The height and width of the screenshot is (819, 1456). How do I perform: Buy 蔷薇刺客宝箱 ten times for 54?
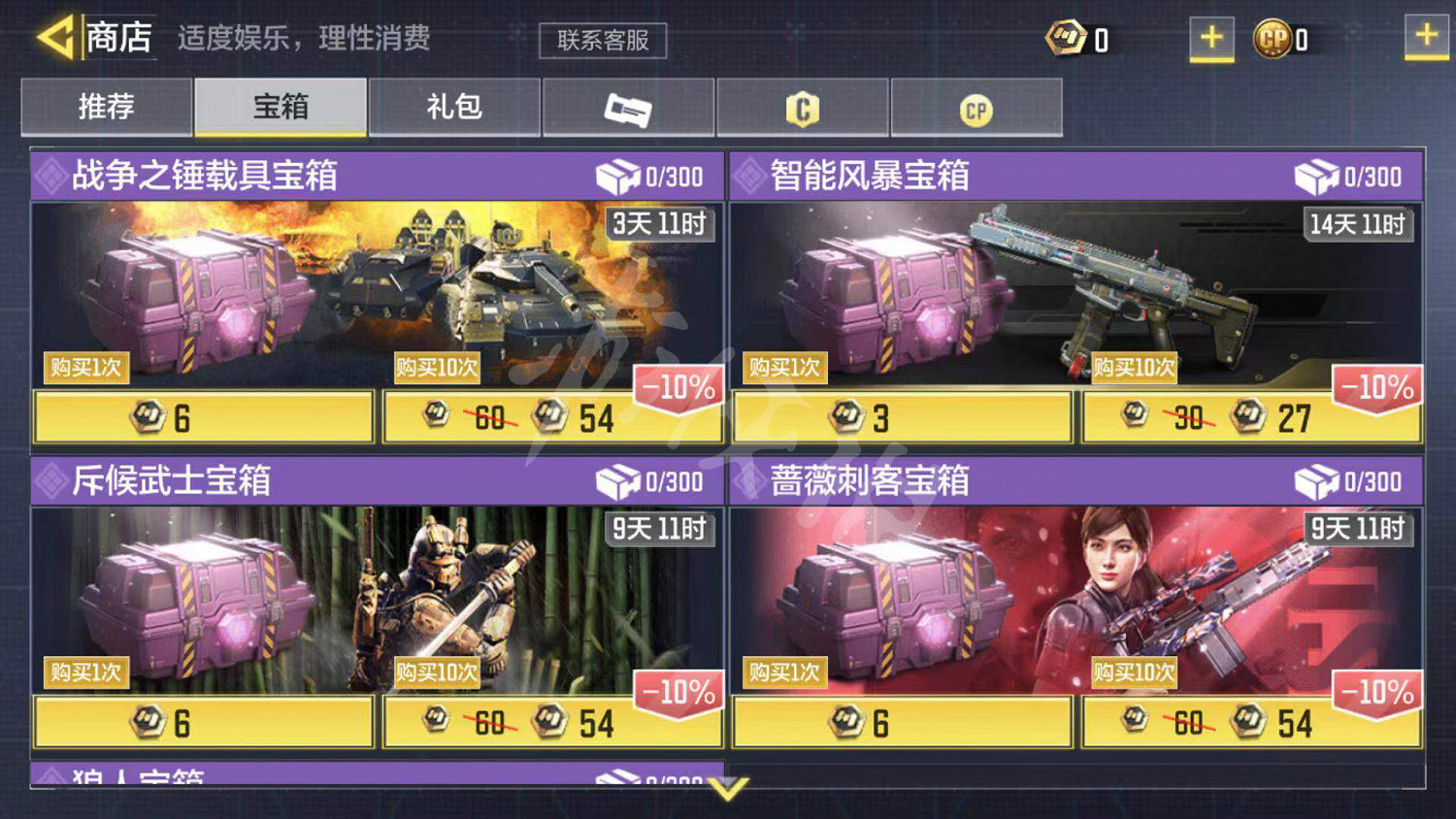coord(1250,722)
